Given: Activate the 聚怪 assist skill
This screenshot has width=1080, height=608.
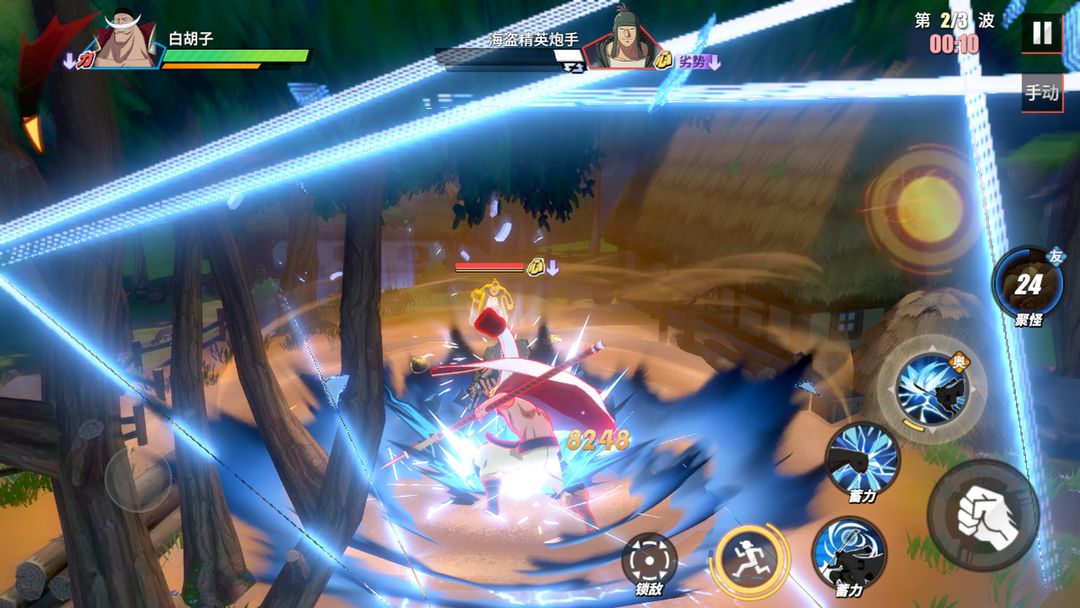Looking at the screenshot, I should click(x=1028, y=284).
